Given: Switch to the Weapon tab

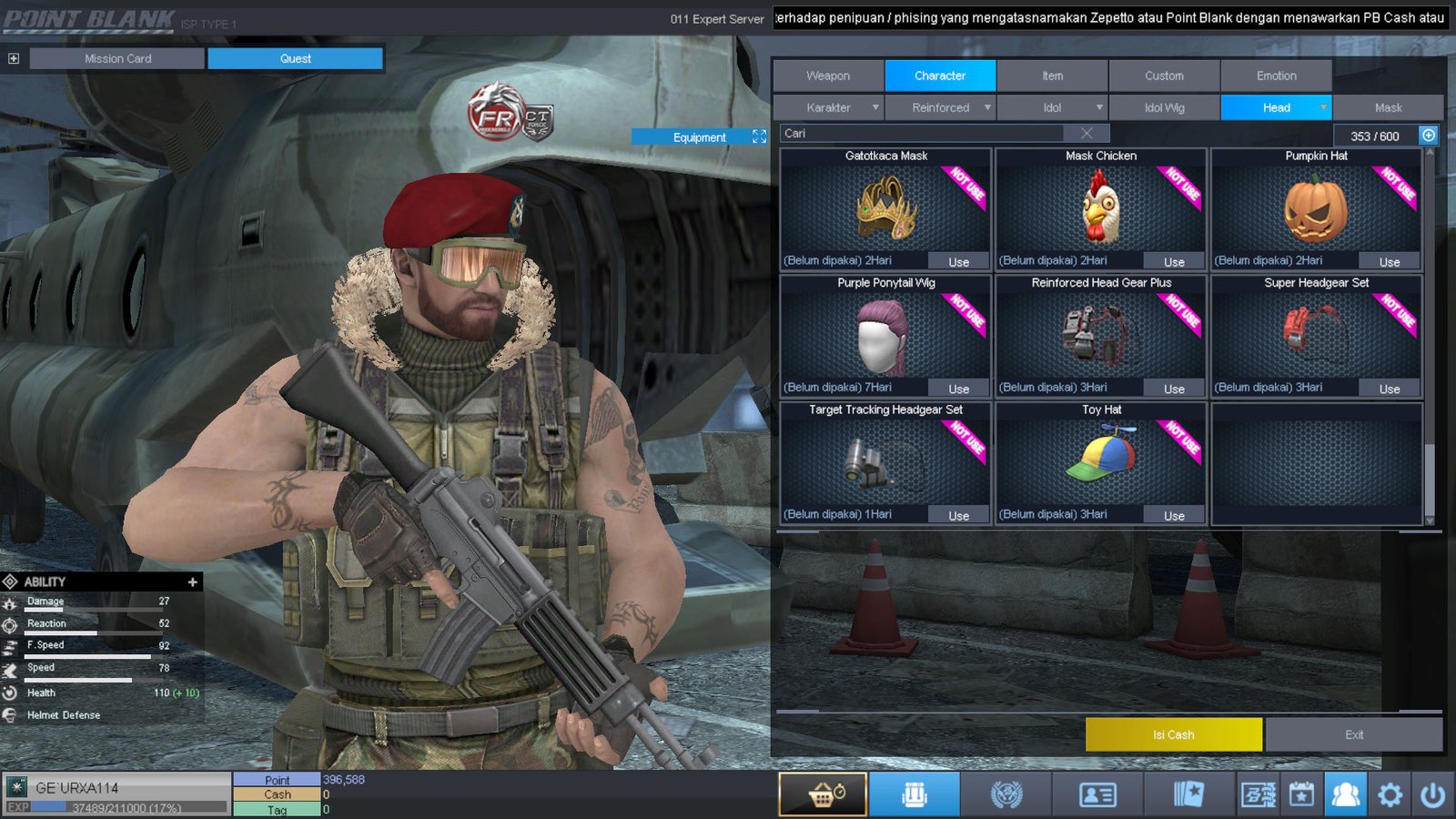Looking at the screenshot, I should tap(828, 76).
